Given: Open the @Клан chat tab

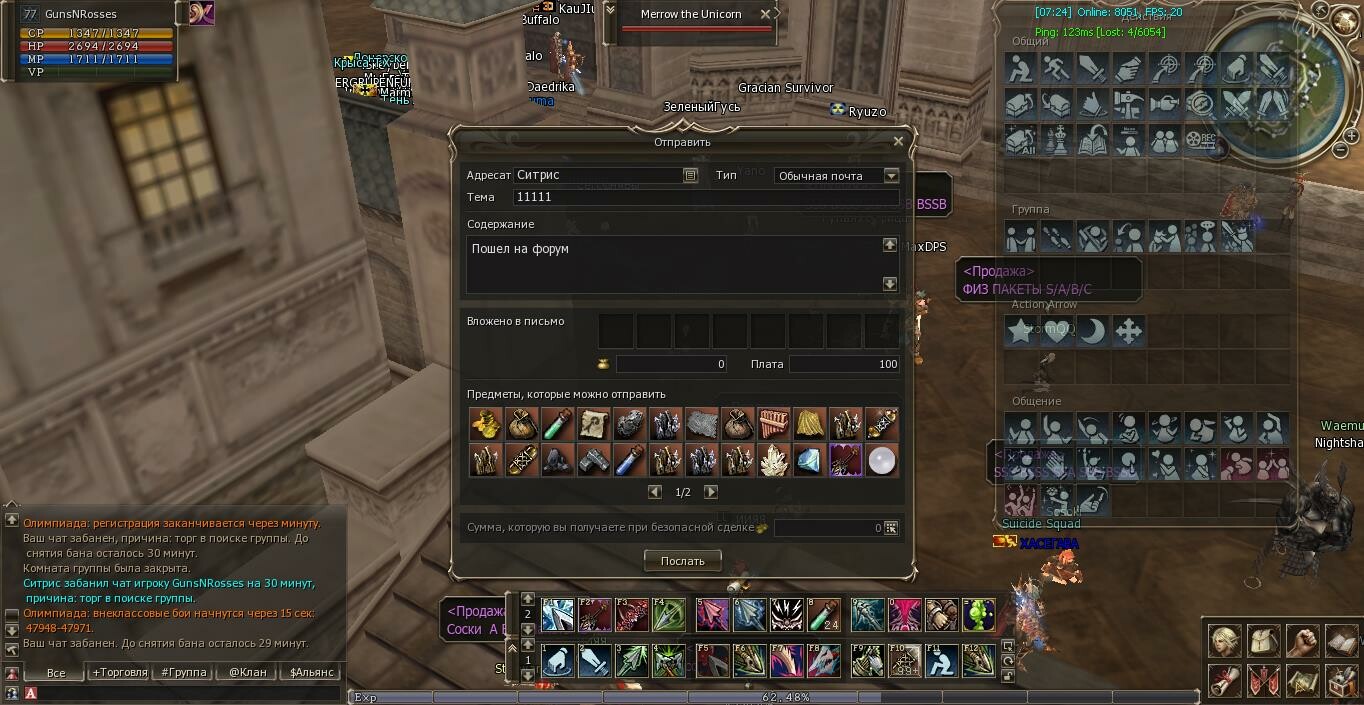Looking at the screenshot, I should click(x=247, y=672).
